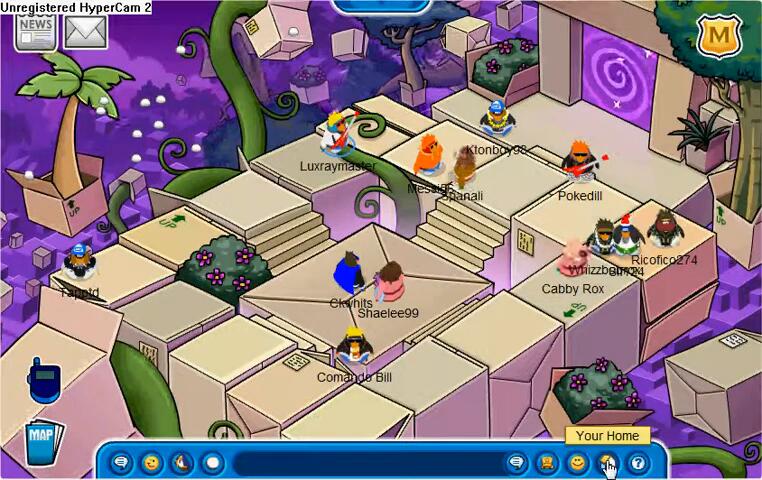Open the Map

pos(42,441)
